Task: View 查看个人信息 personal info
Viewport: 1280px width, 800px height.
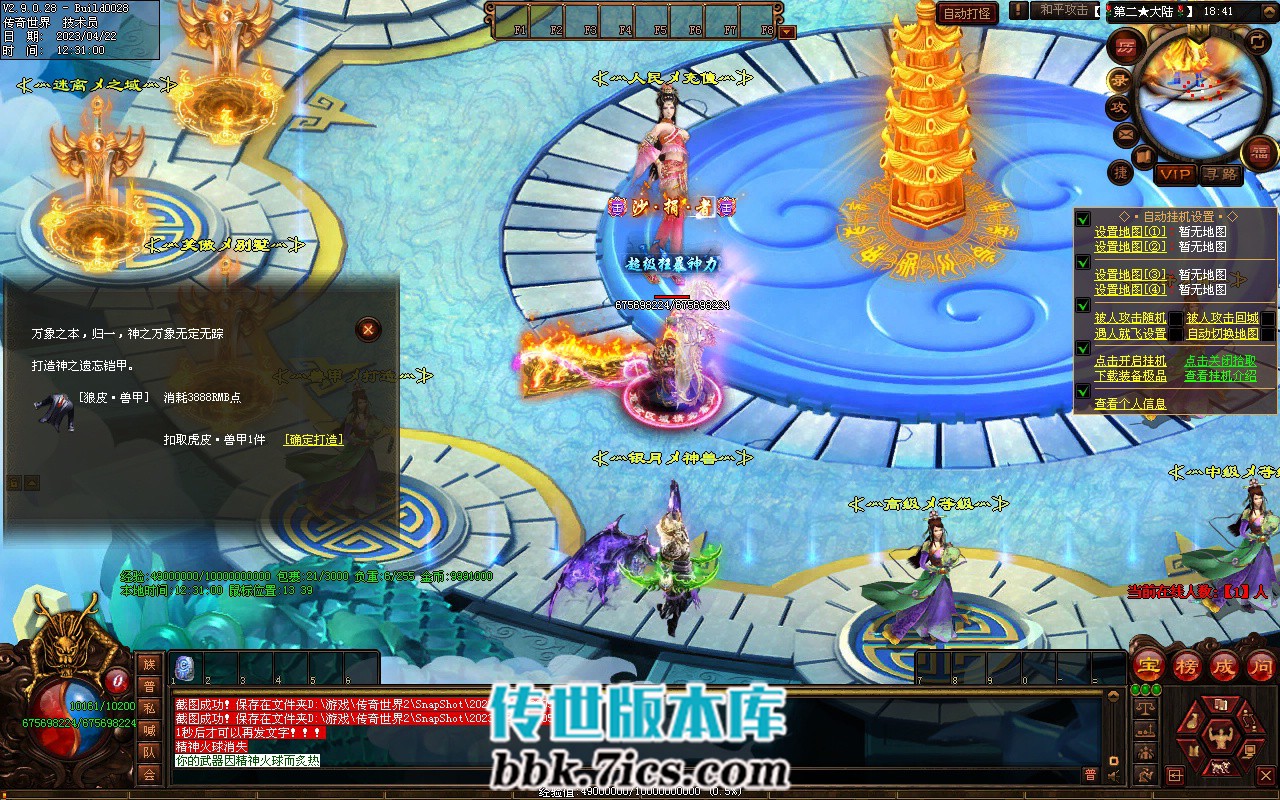Action: click(1130, 404)
